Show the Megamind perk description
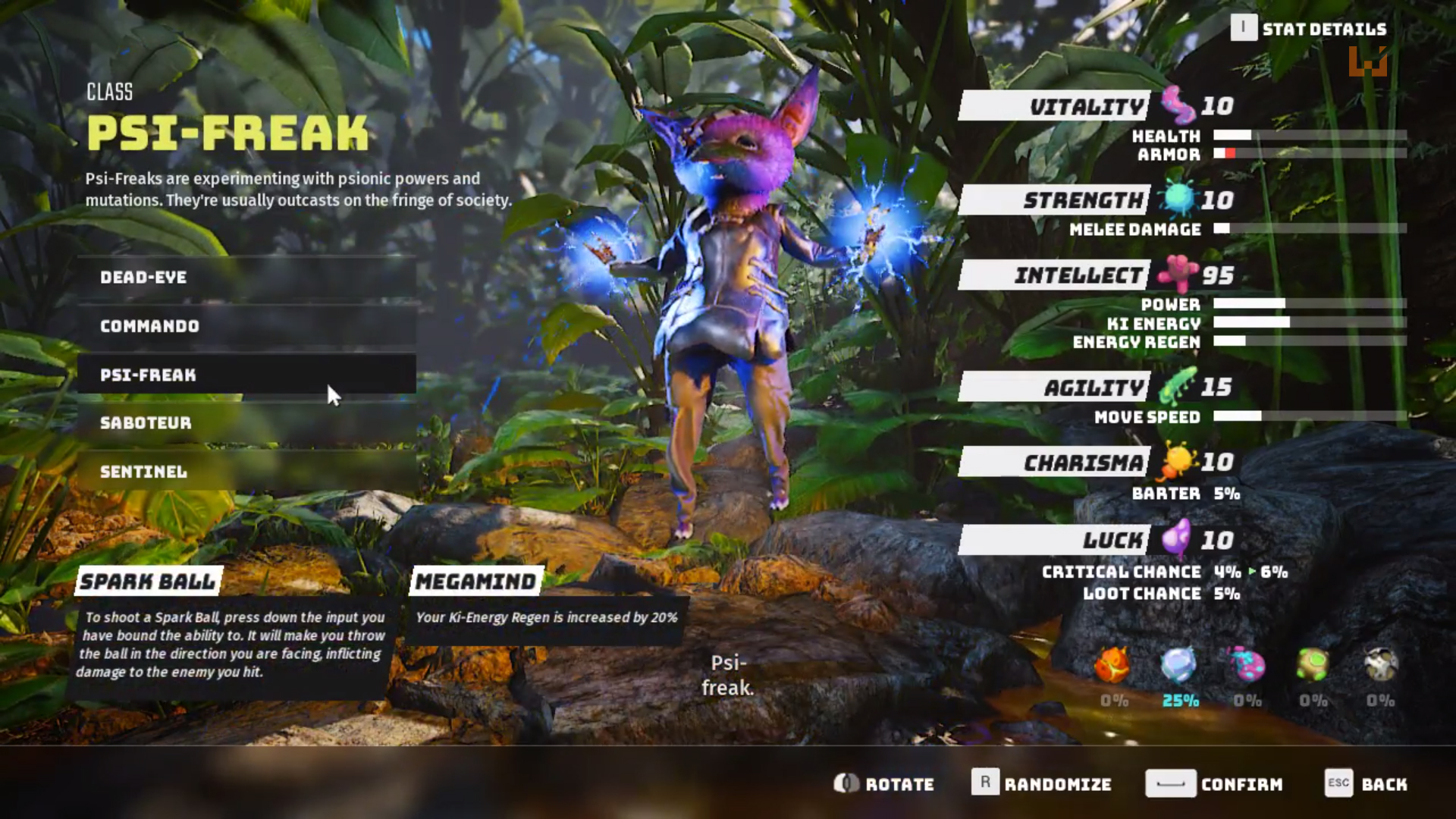This screenshot has height=819, width=1456. coord(476,582)
